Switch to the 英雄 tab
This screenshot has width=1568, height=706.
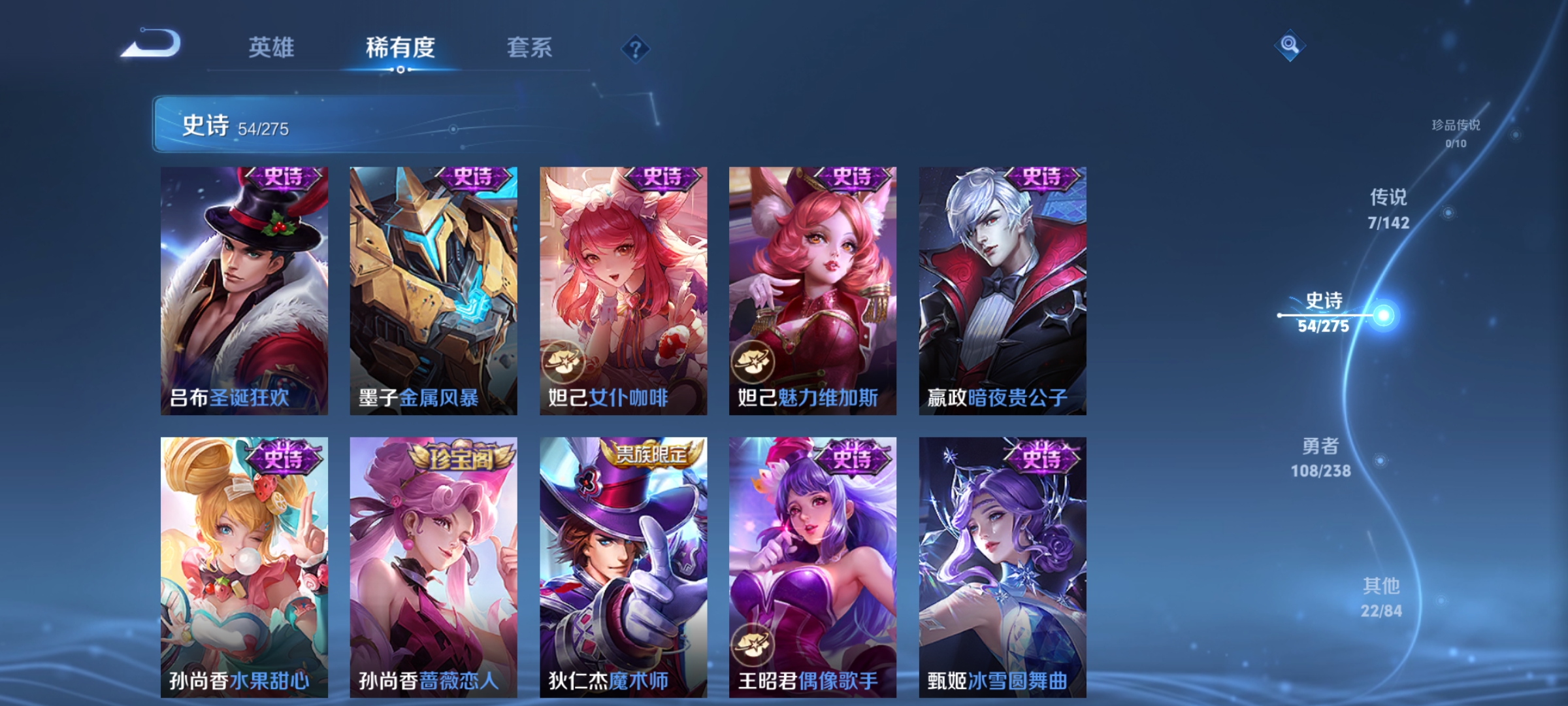272,47
